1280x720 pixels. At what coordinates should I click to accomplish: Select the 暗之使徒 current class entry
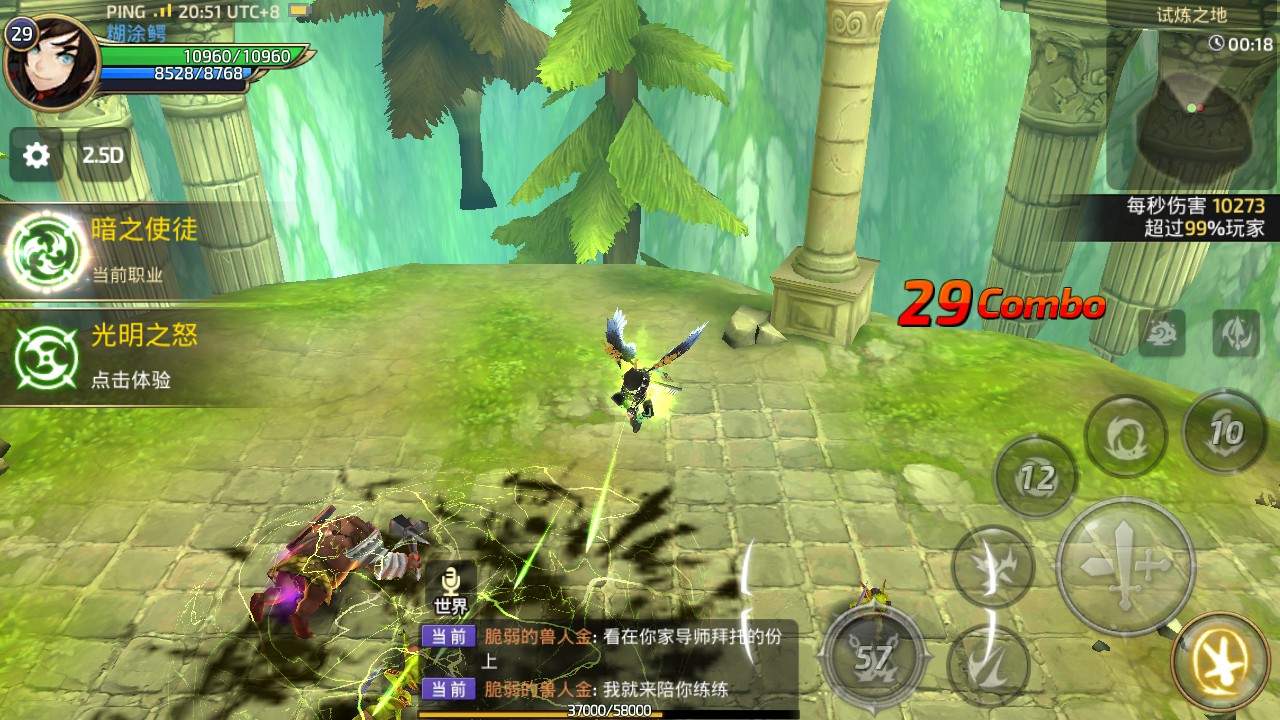(100, 250)
